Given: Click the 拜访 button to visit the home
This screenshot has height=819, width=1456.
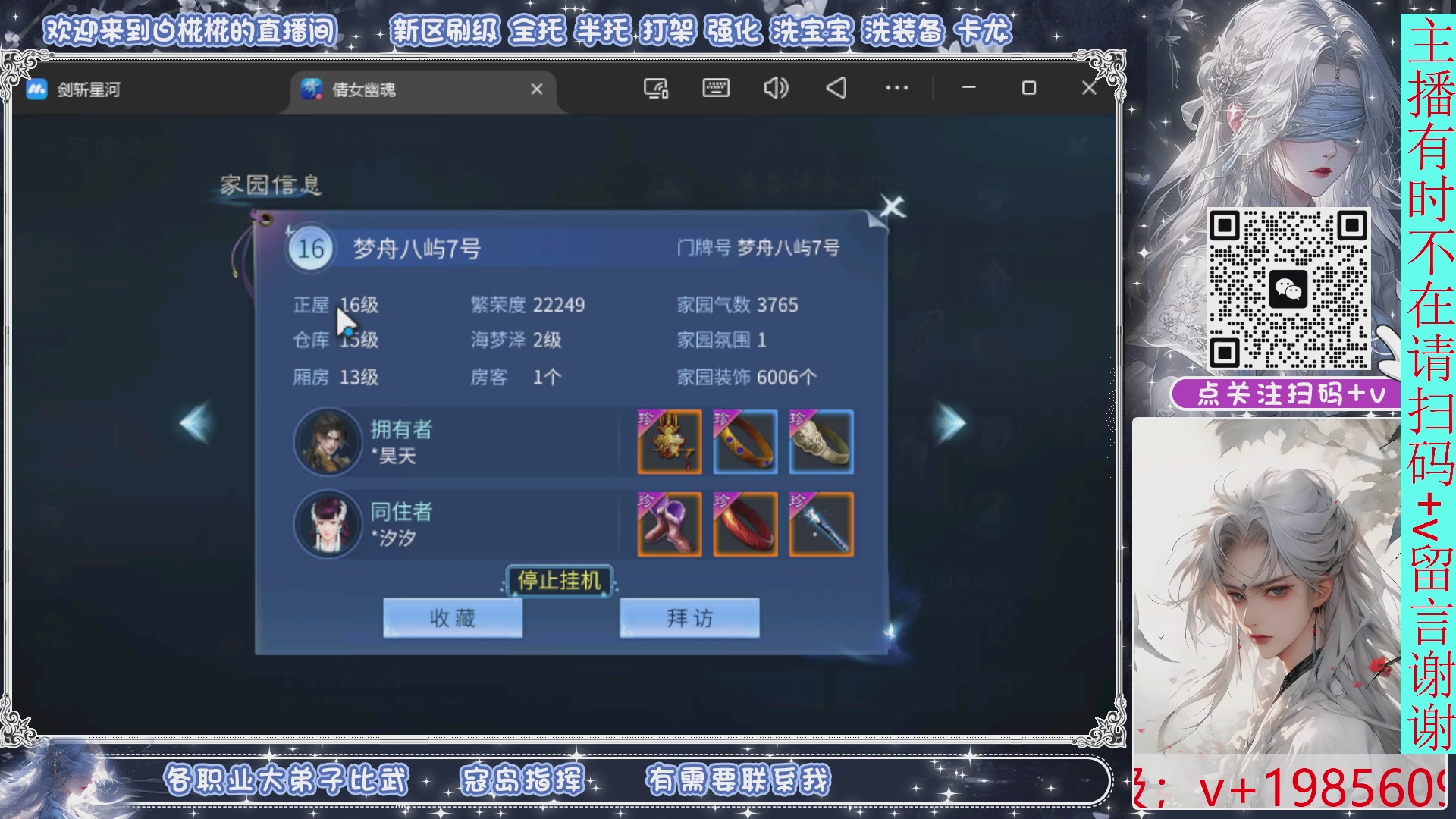Looking at the screenshot, I should click(x=689, y=618).
